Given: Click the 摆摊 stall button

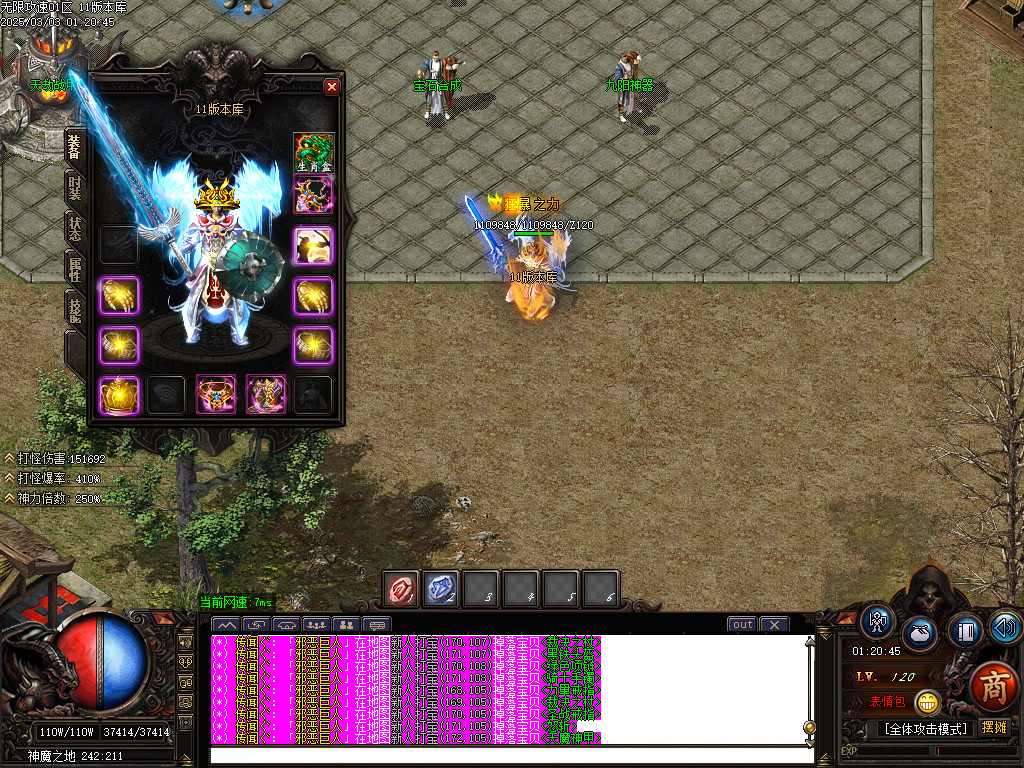Looking at the screenshot, I should pos(995,727).
